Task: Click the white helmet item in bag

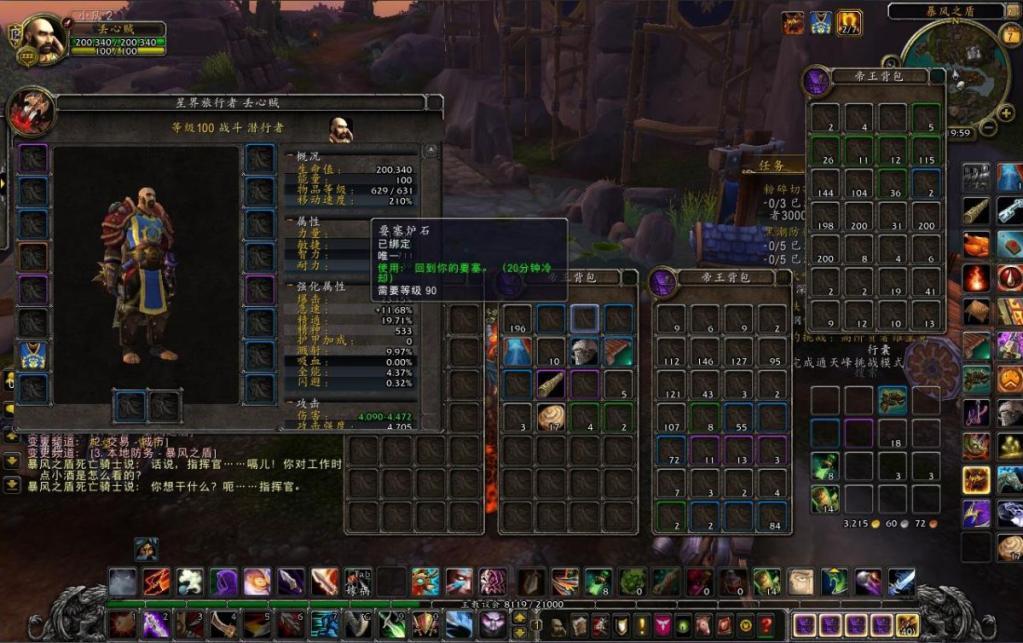Action: 585,351
